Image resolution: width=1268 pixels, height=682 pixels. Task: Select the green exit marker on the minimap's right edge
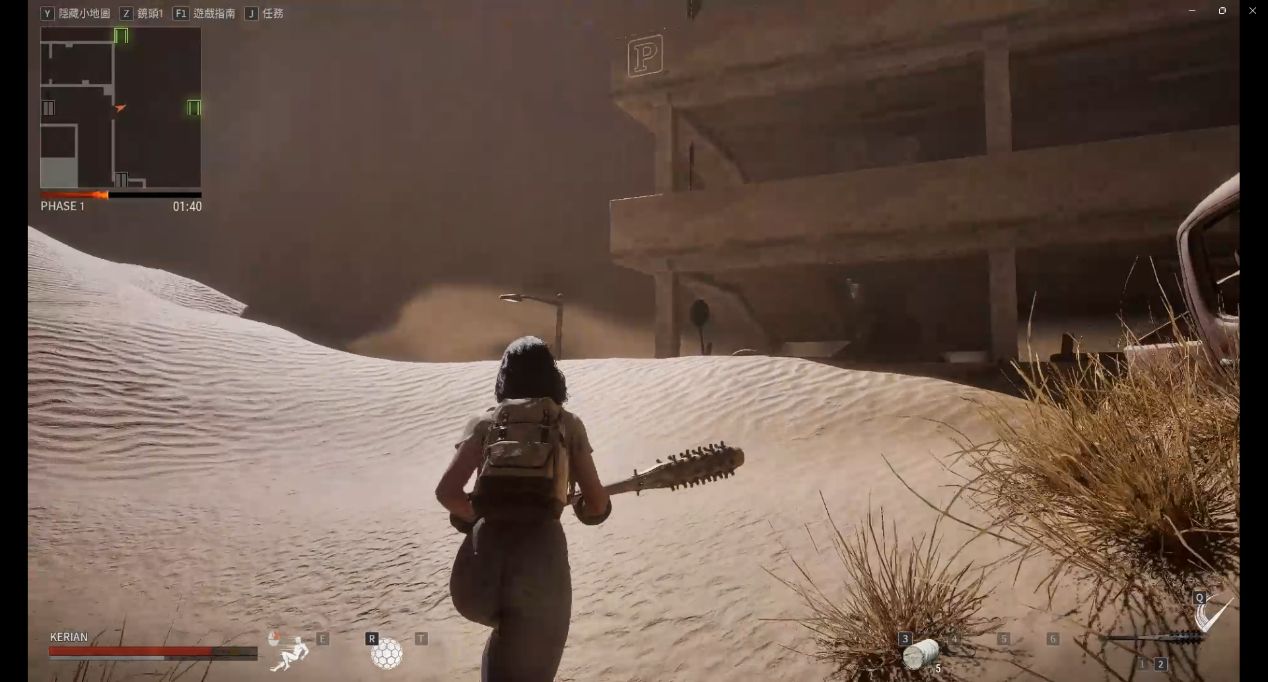pos(193,107)
